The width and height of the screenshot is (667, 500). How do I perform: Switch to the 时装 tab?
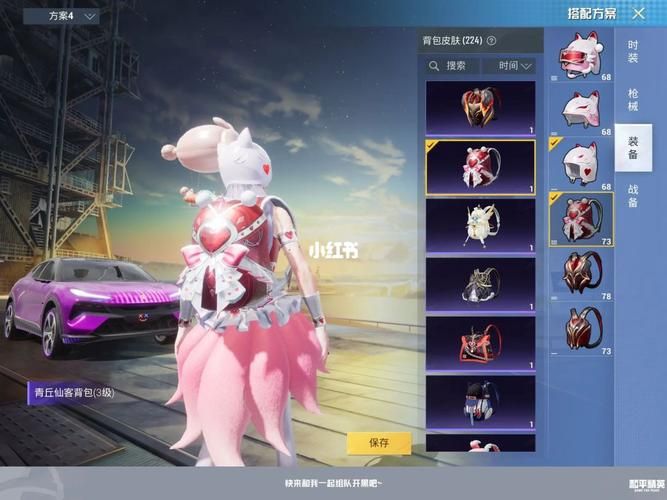coord(633,52)
